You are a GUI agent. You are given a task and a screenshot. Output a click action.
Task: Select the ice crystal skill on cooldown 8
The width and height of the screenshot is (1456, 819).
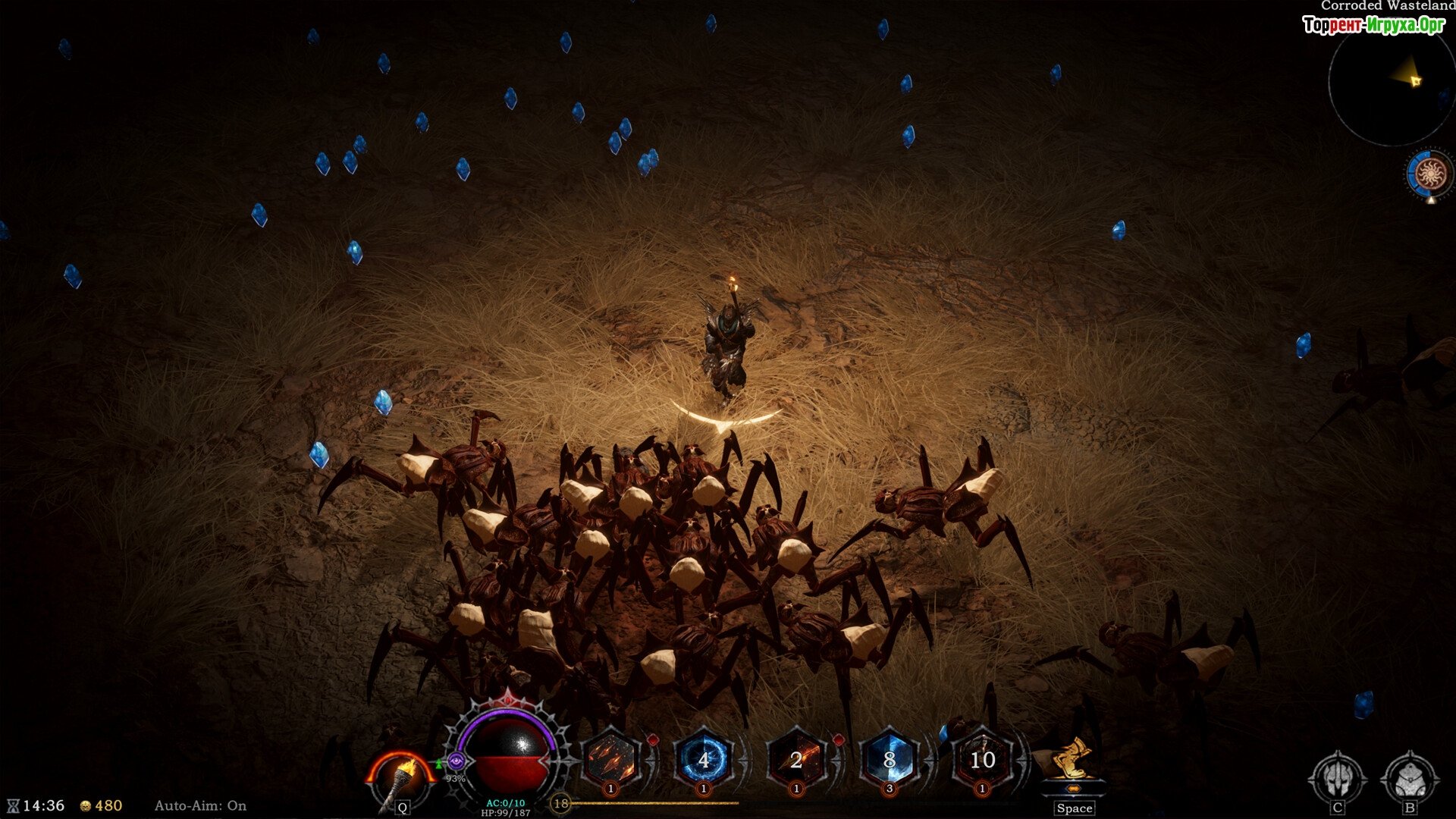(x=890, y=759)
